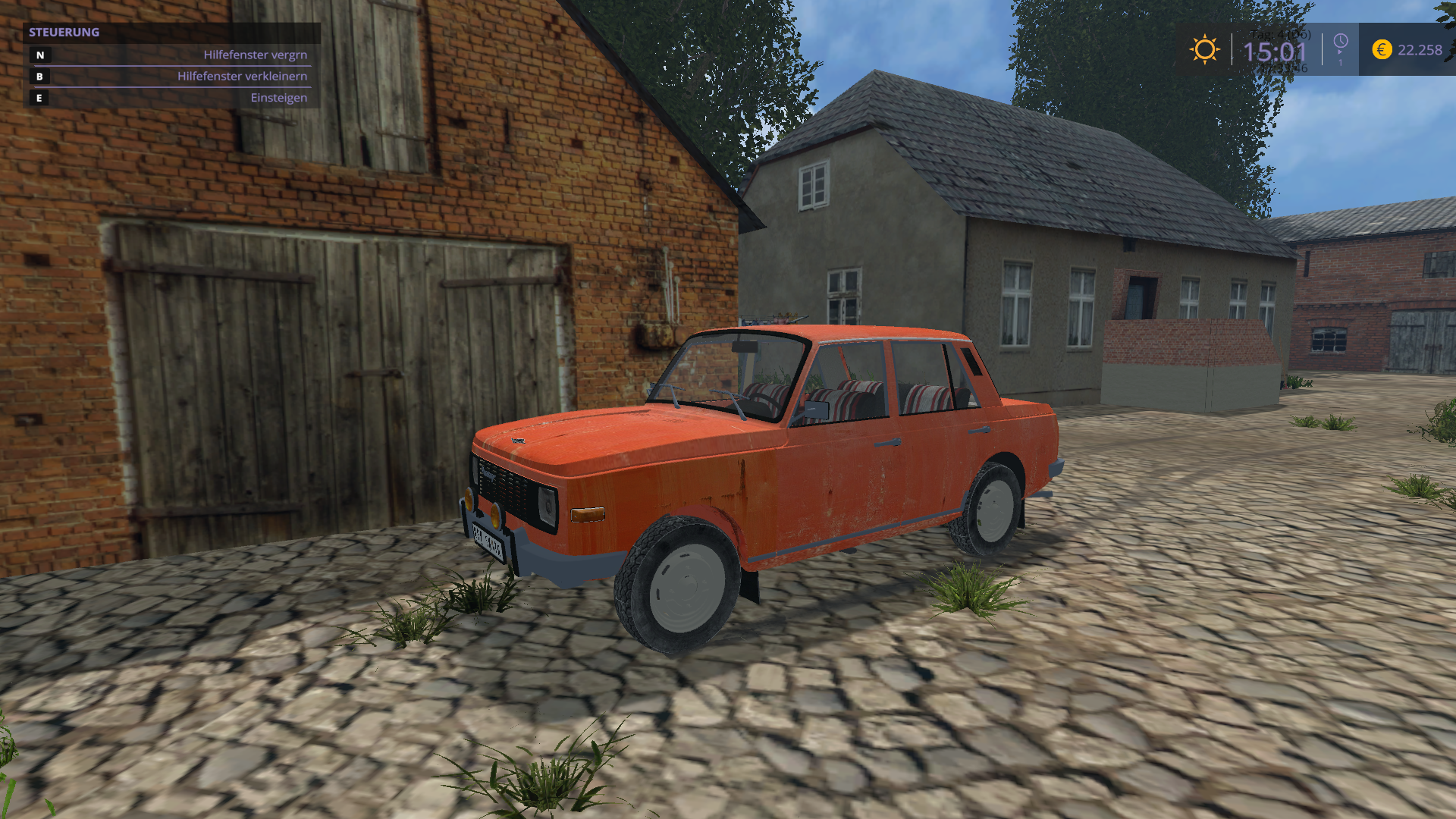
Task: Click the euro coin money icon
Action: 1382,50
